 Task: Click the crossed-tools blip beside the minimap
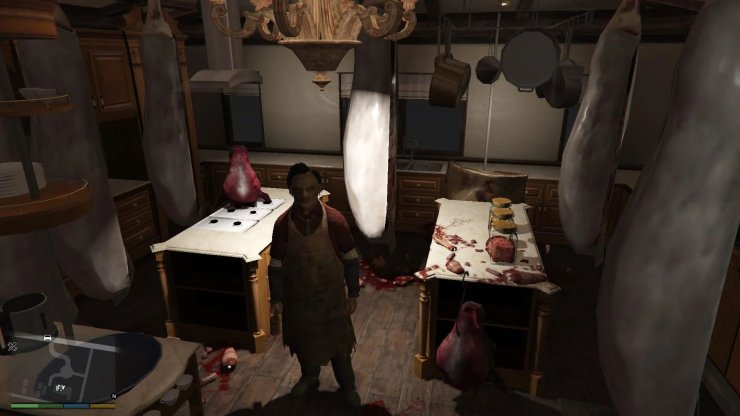click(11, 344)
